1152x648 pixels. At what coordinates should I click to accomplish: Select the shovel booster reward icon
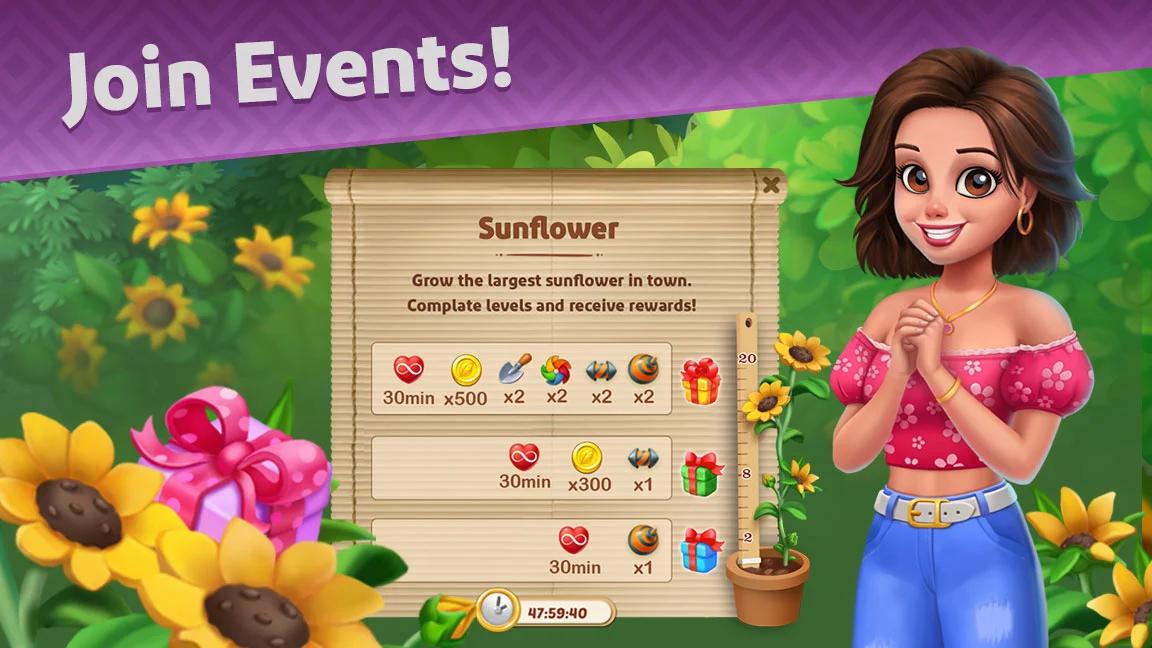point(514,371)
